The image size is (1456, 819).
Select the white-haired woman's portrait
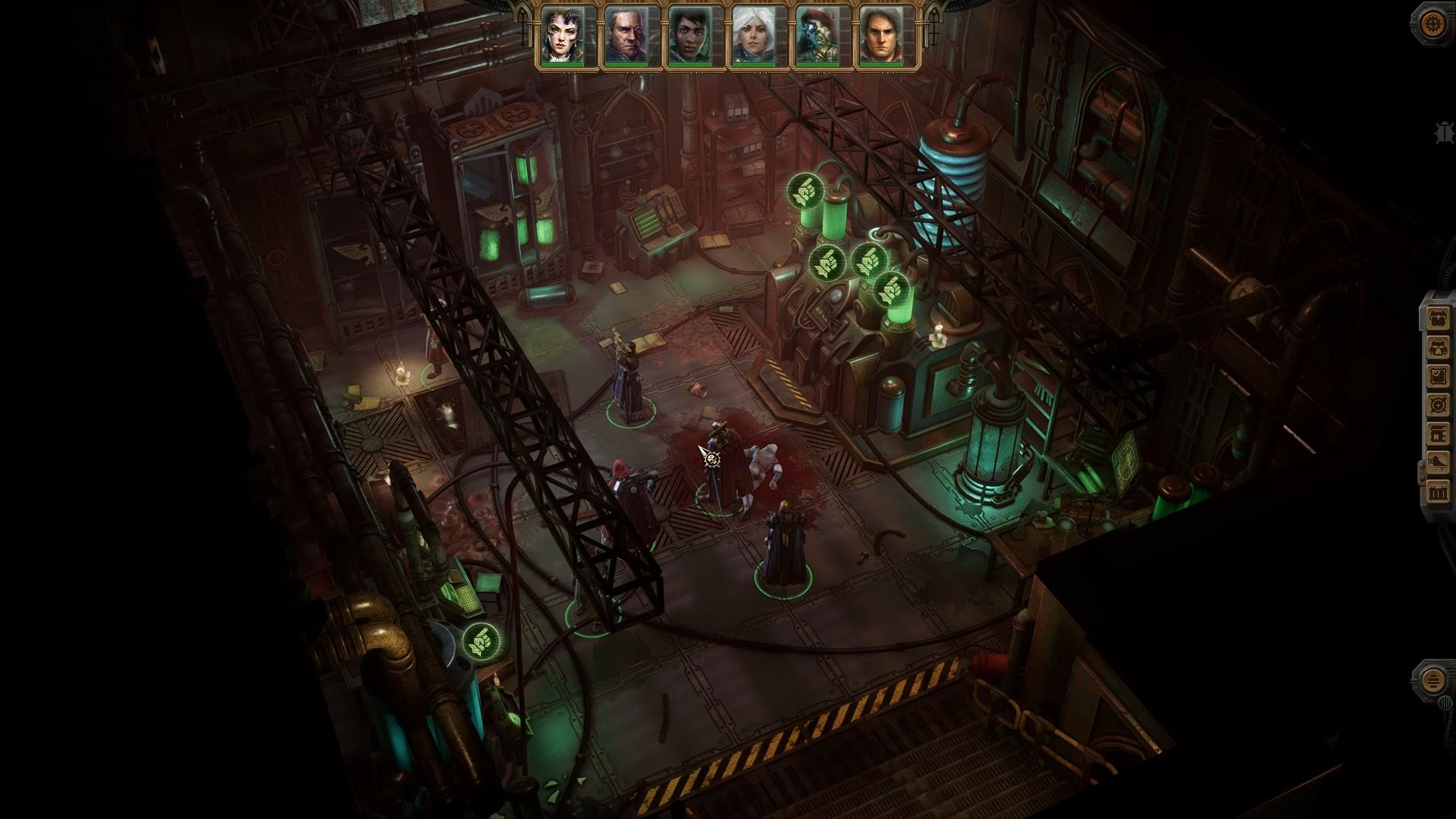click(x=753, y=36)
